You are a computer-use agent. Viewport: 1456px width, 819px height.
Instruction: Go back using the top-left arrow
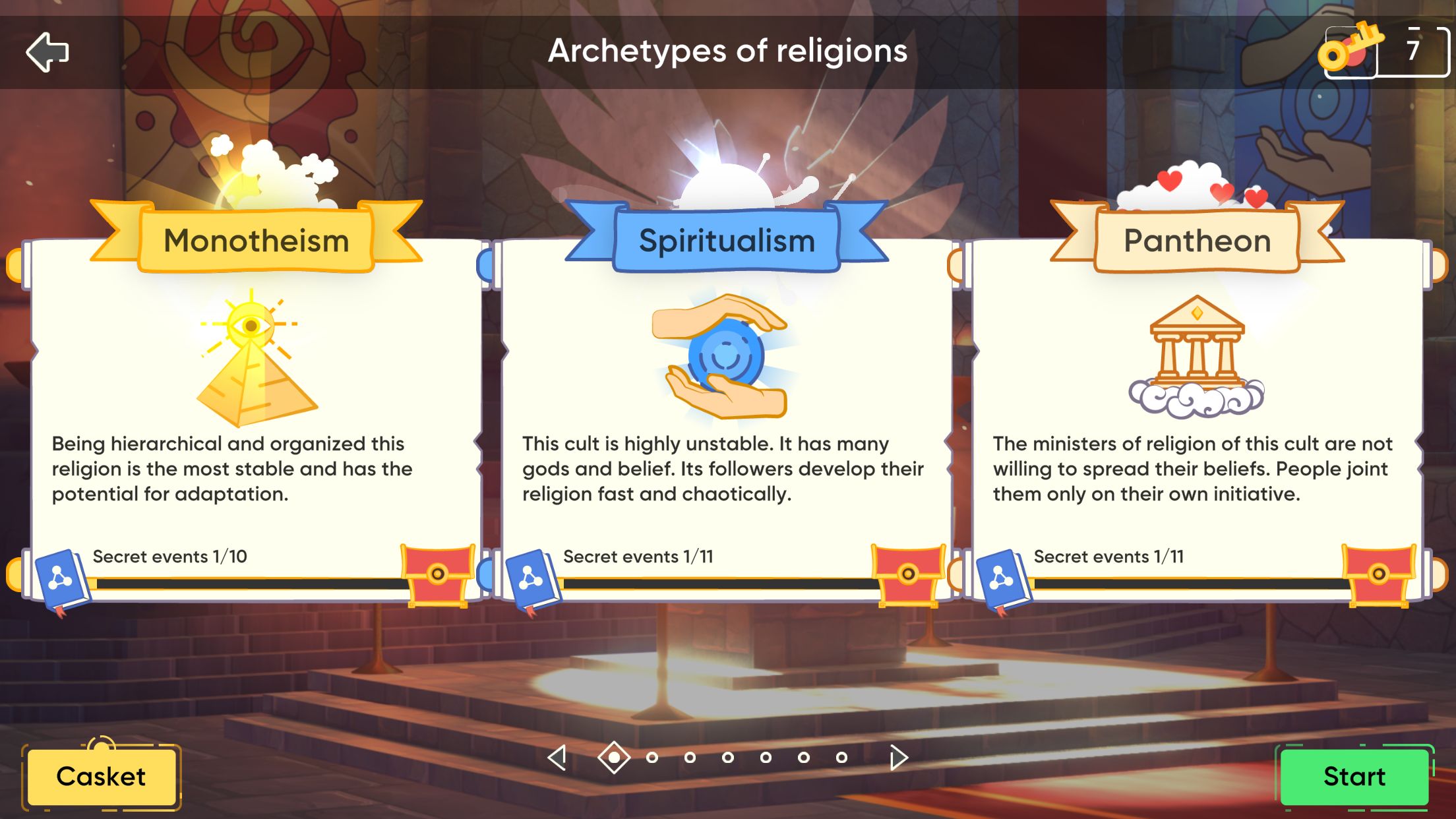[x=49, y=52]
